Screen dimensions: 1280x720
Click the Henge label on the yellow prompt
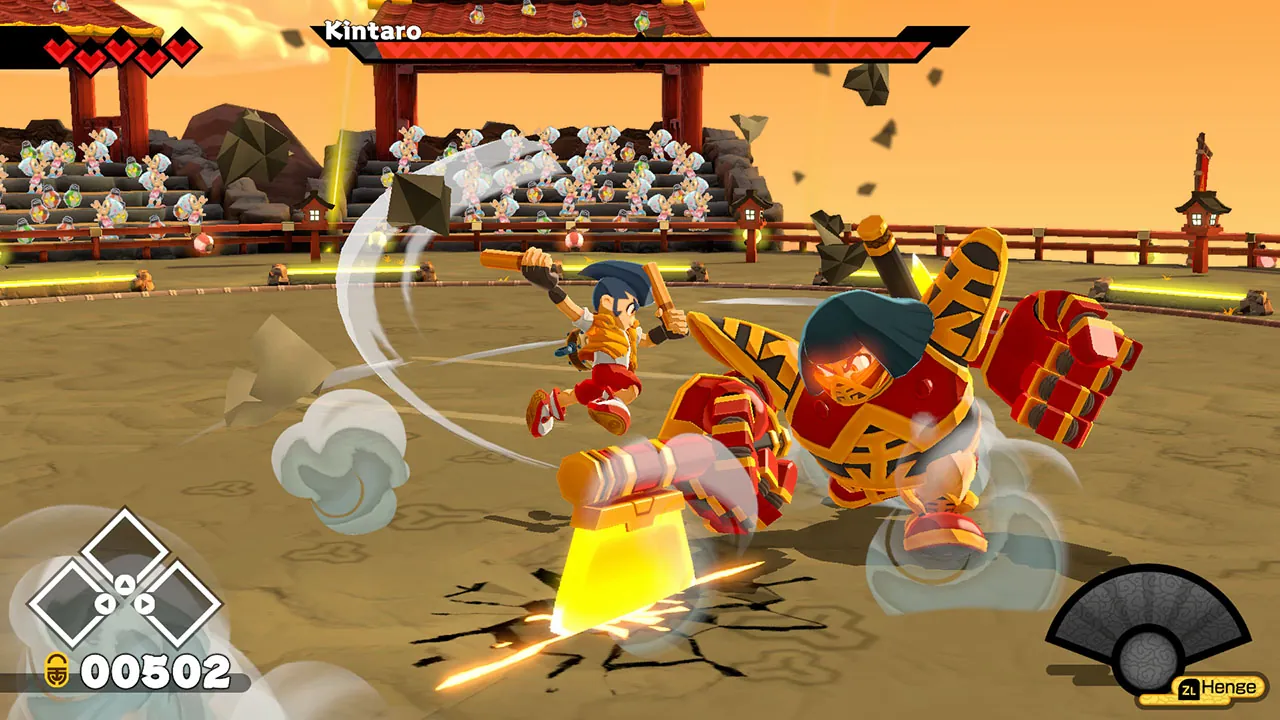(x=1232, y=687)
